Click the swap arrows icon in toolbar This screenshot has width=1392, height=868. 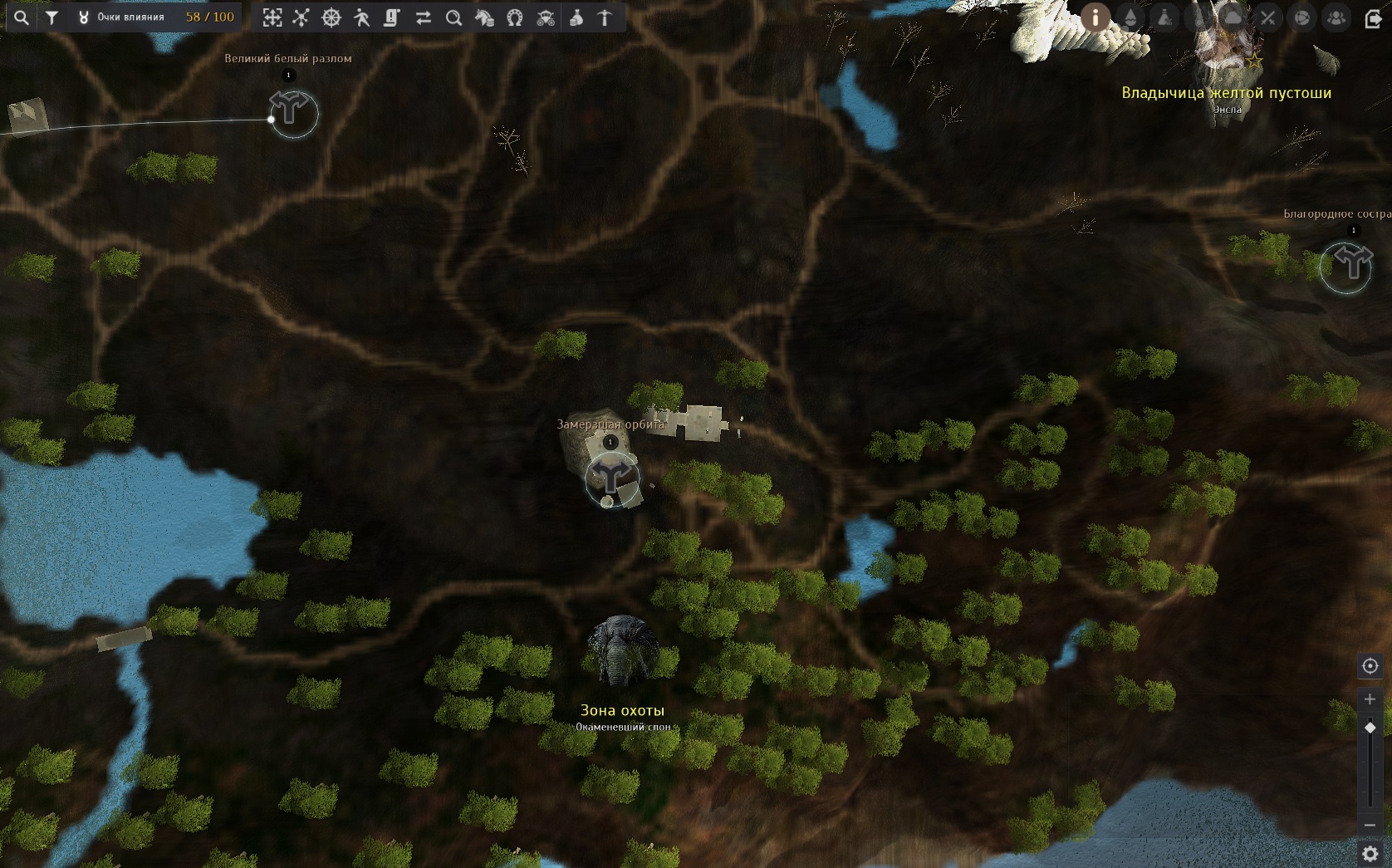424,17
